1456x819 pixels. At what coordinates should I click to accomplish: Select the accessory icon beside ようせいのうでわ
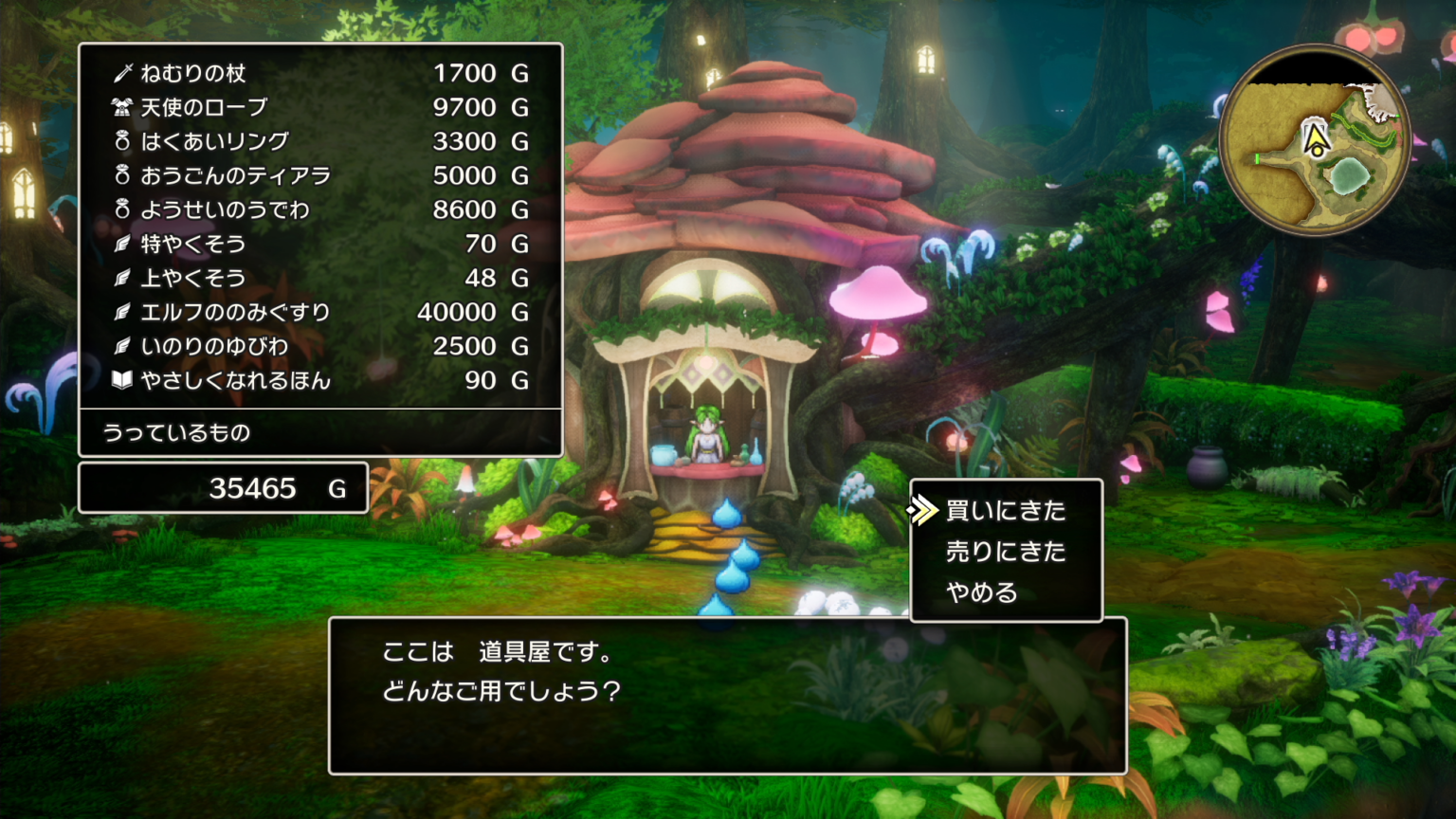[122, 209]
